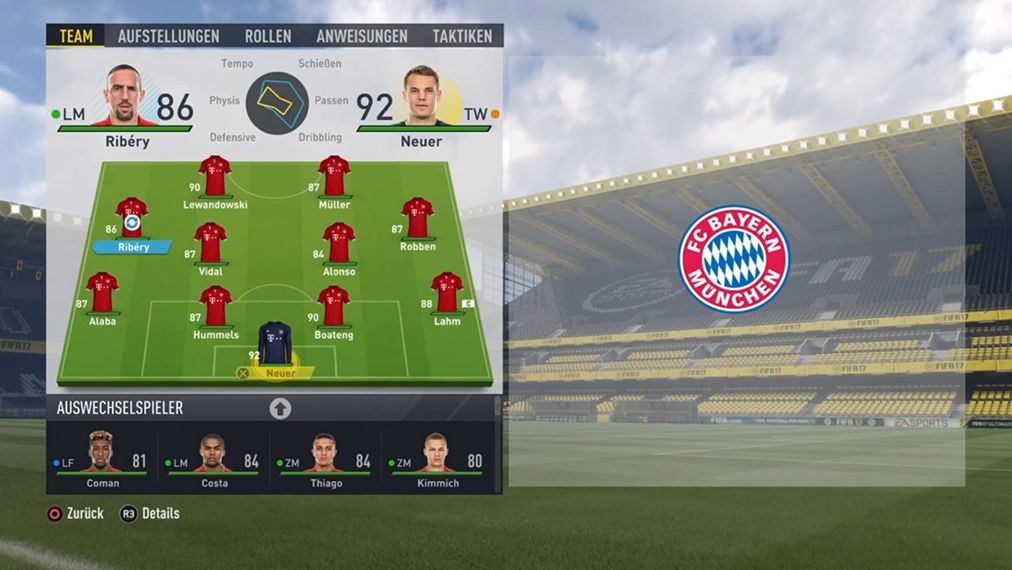Image resolution: width=1012 pixels, height=570 pixels.
Task: Select the Anweisungen tab
Action: (362, 36)
